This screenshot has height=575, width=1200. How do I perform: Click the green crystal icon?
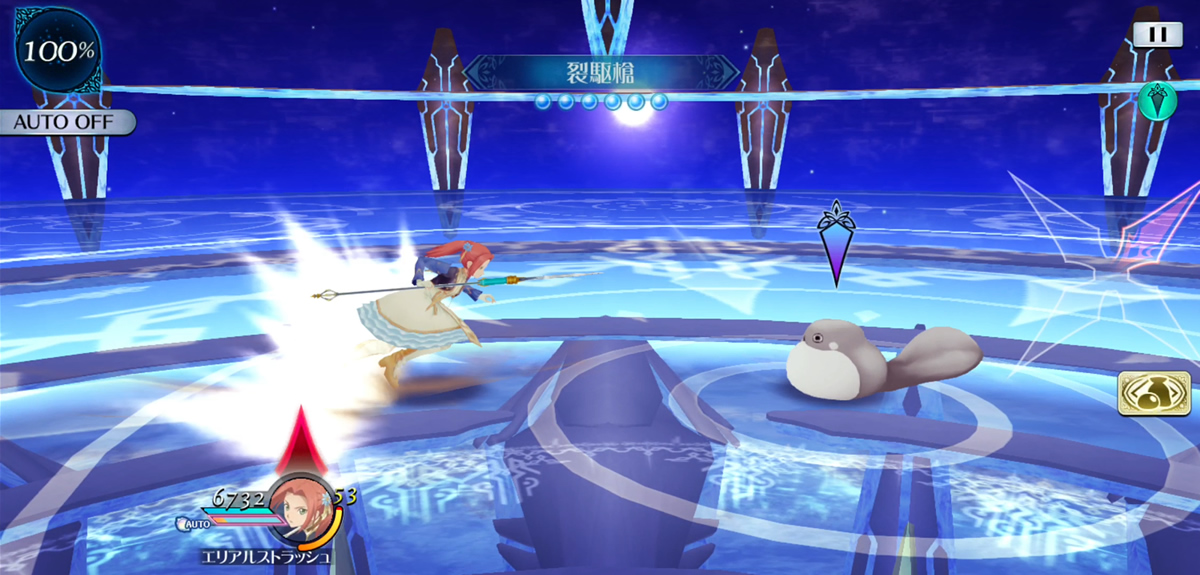[x=1157, y=100]
